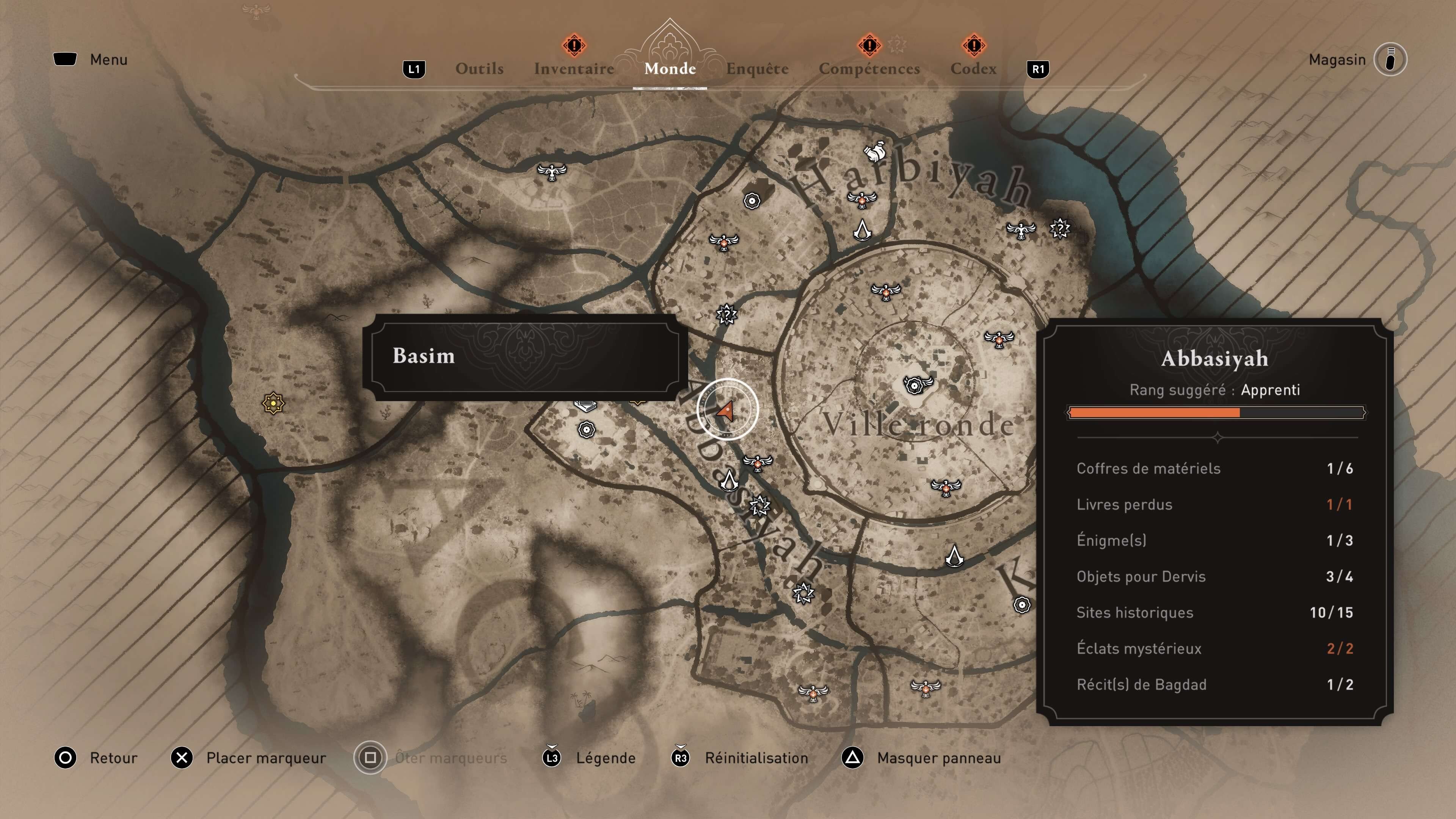Go to the Enquête tab
This screenshot has height=819, width=1456.
pos(757,69)
